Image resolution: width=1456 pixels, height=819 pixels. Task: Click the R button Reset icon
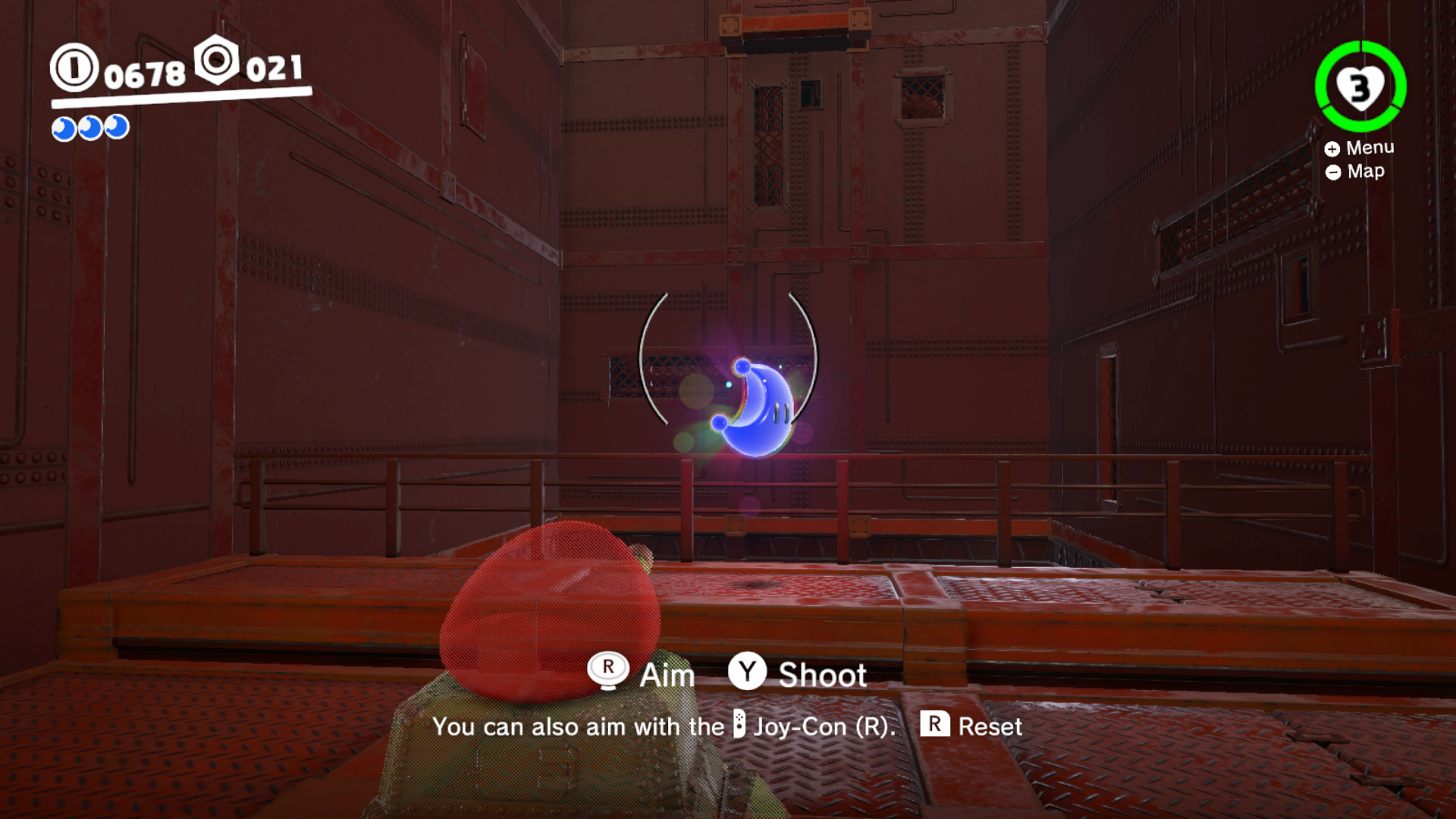934,726
